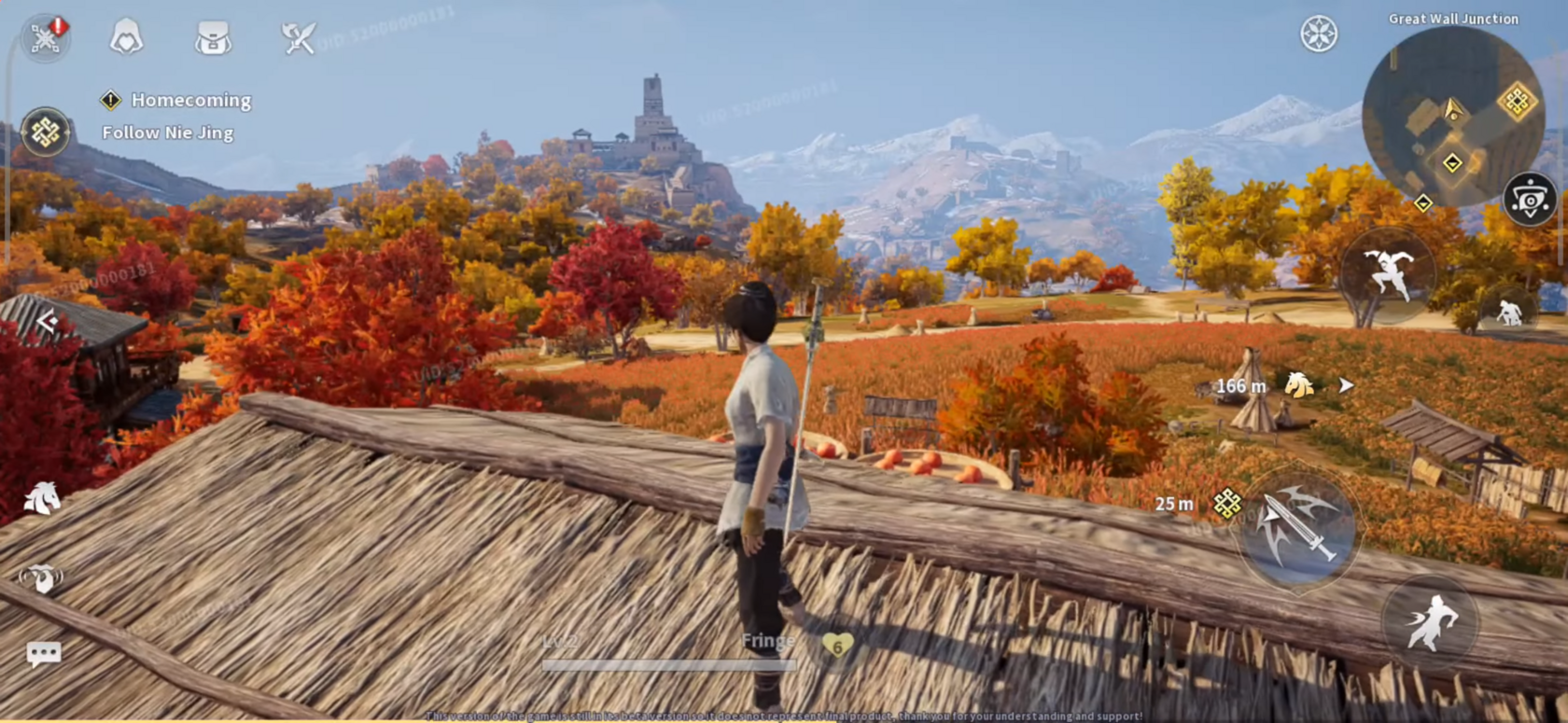Viewport: 1568px width, 723px height.
Task: Activate the whistle call icon
Action: click(41, 578)
